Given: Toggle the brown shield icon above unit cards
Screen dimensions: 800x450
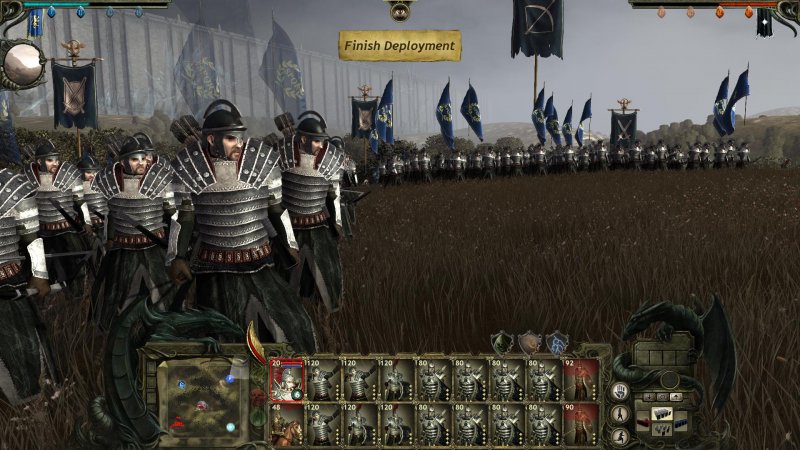Looking at the screenshot, I should pos(529,343).
